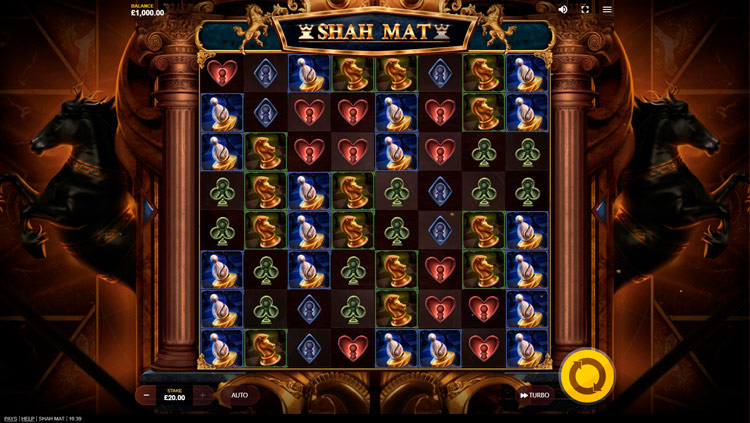Enable Turbo mode
Screen dimensions: 750x423
coord(535,395)
